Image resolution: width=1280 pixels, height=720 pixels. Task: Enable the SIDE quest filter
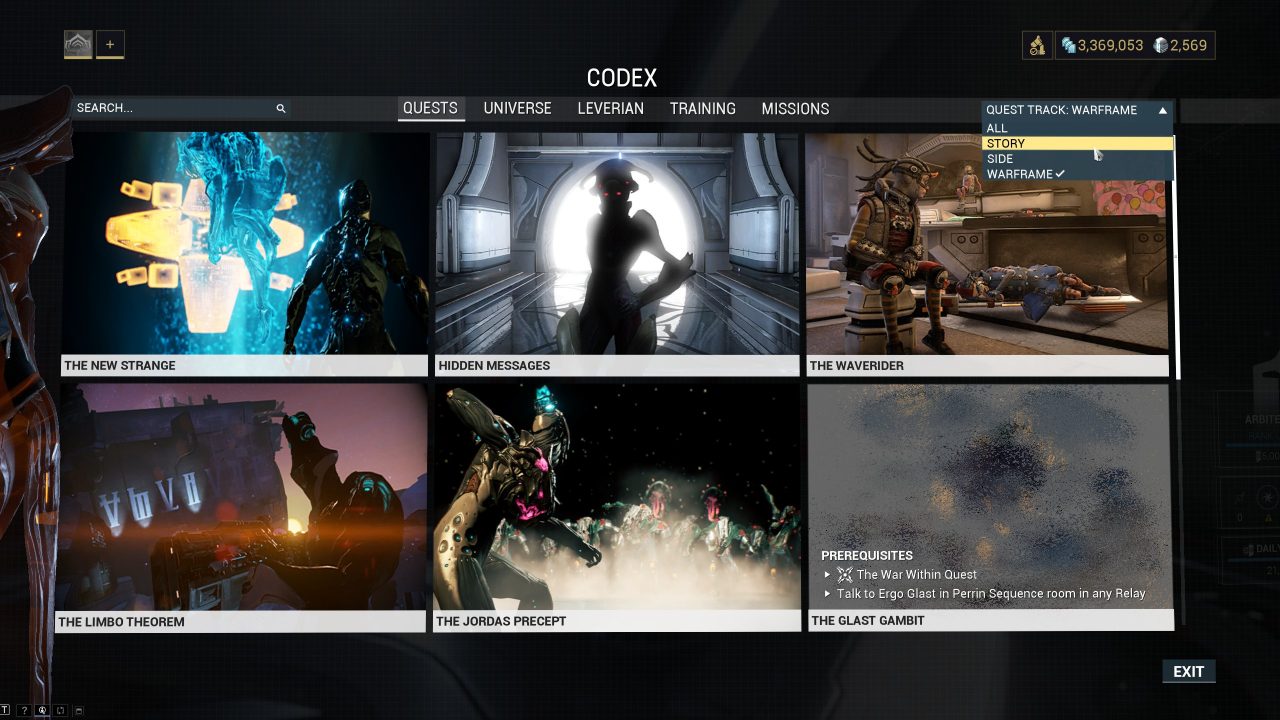coord(999,158)
